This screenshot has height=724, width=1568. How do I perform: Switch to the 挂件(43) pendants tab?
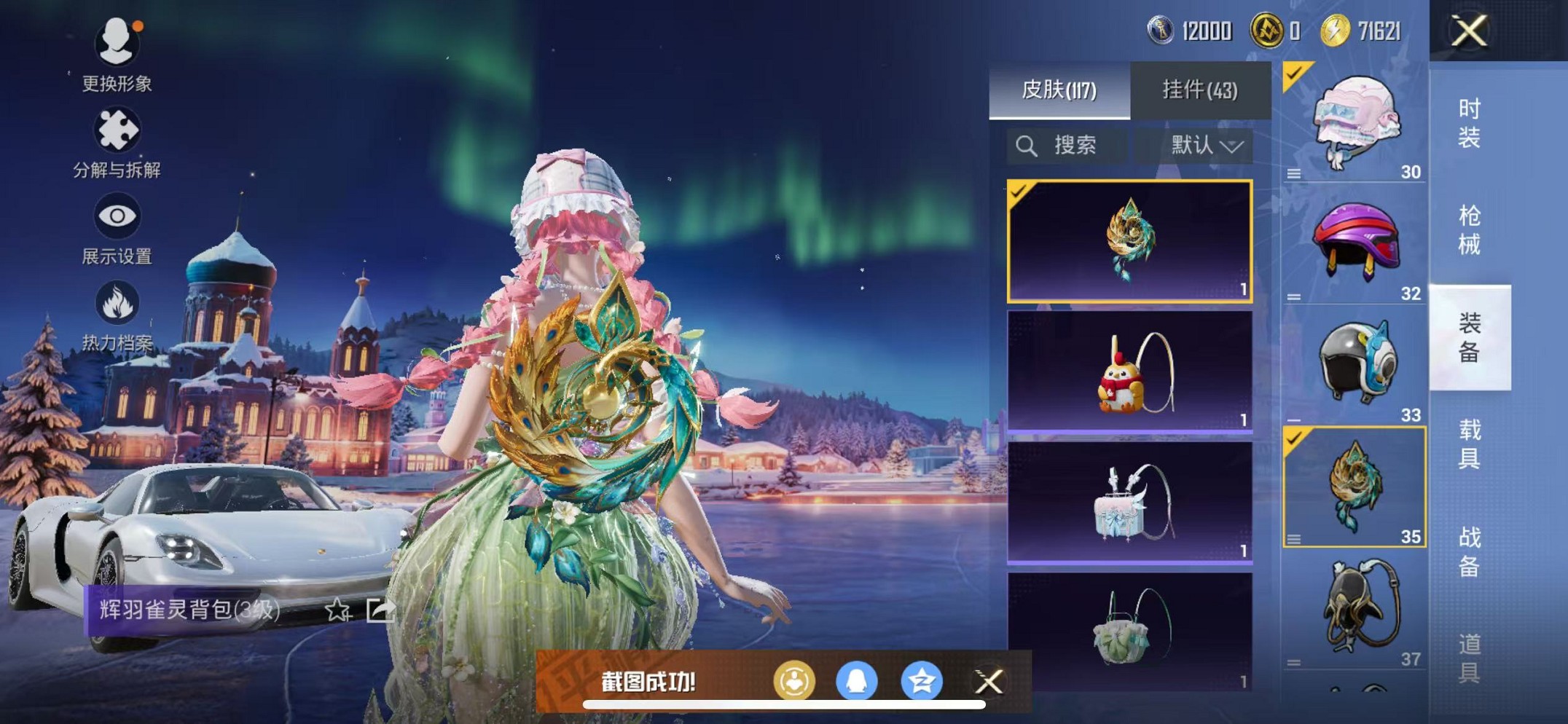(1199, 87)
